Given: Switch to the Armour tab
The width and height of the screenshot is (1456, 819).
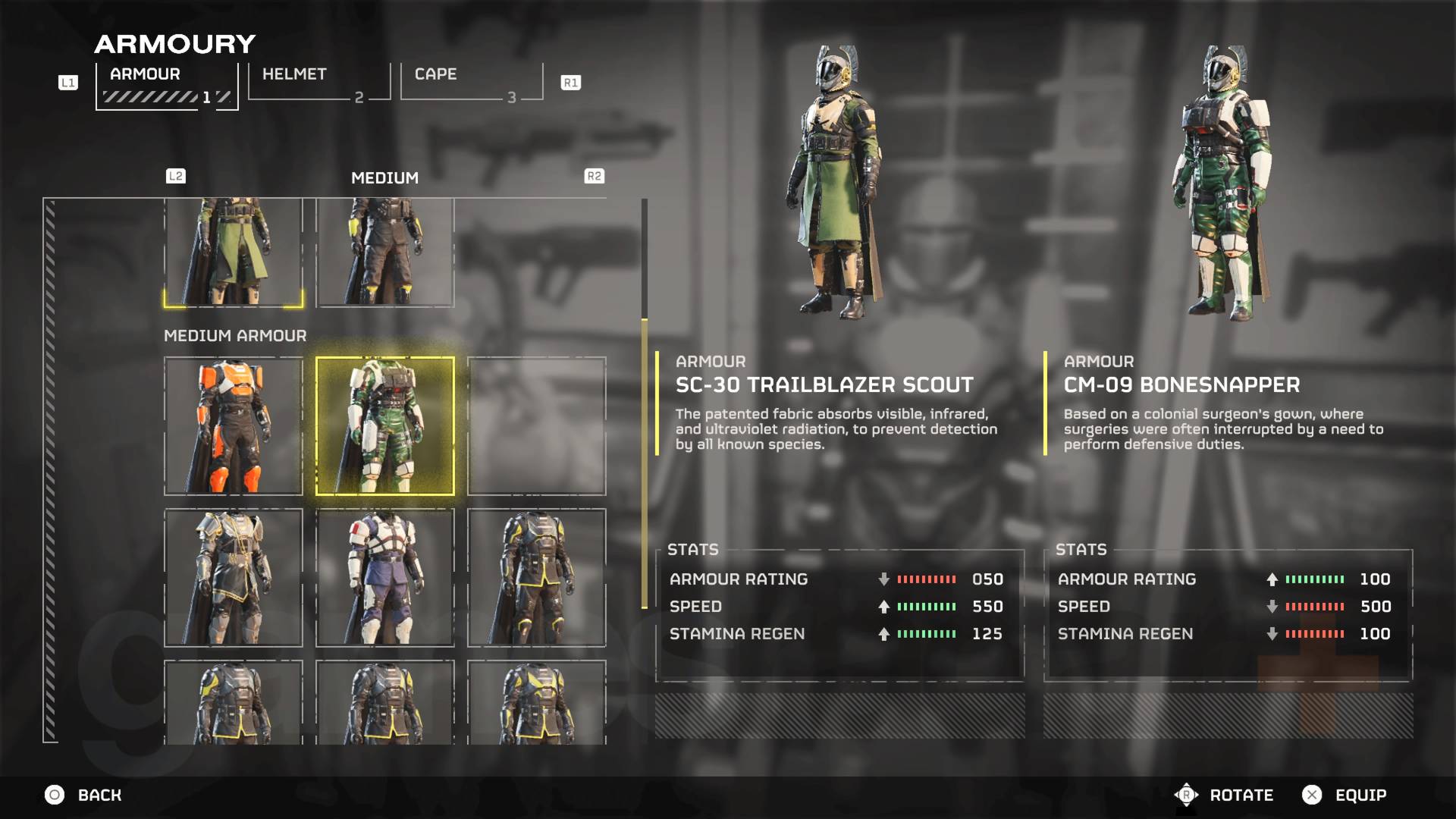Looking at the screenshot, I should (167, 83).
